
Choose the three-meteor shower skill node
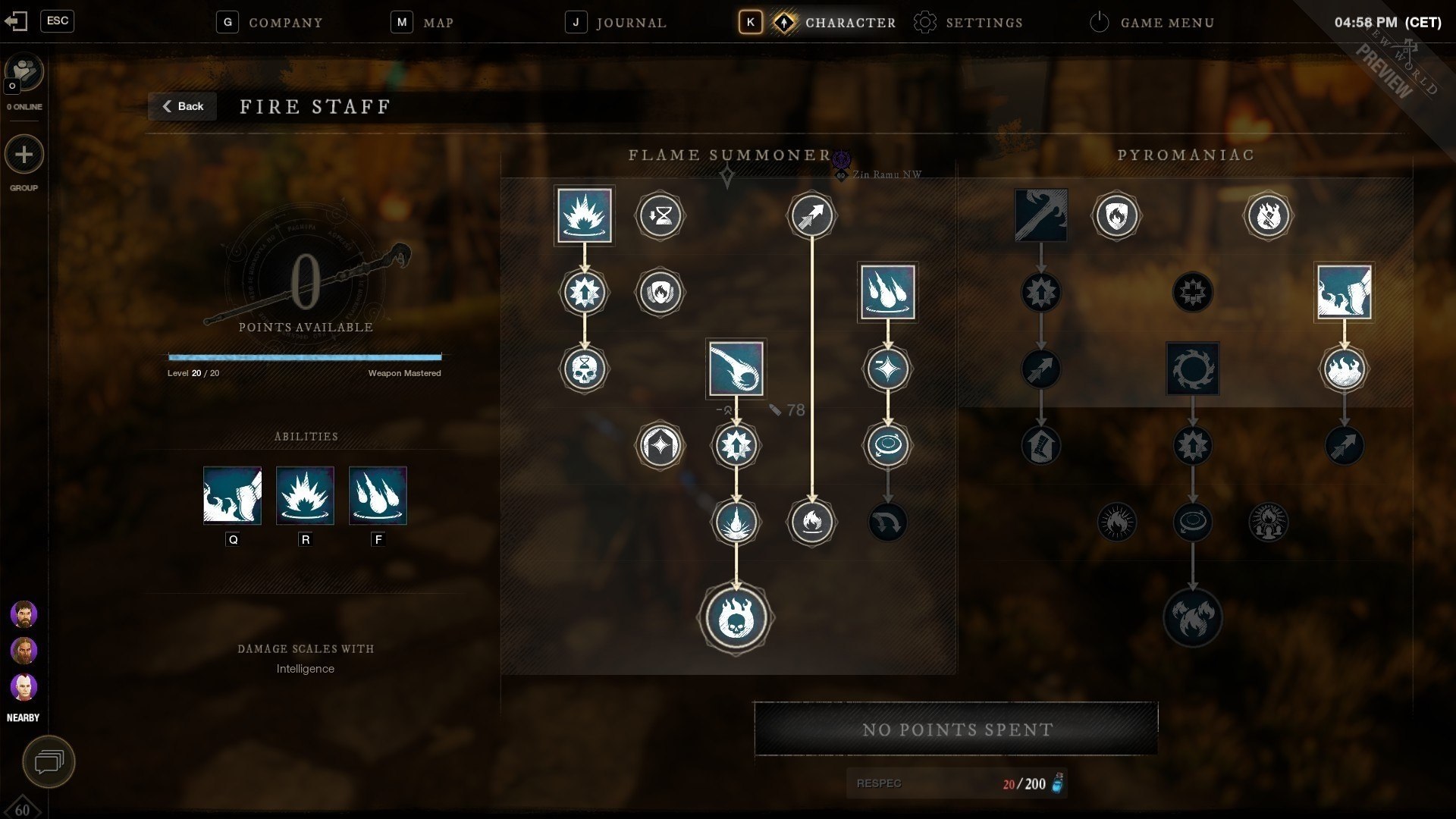click(x=887, y=292)
